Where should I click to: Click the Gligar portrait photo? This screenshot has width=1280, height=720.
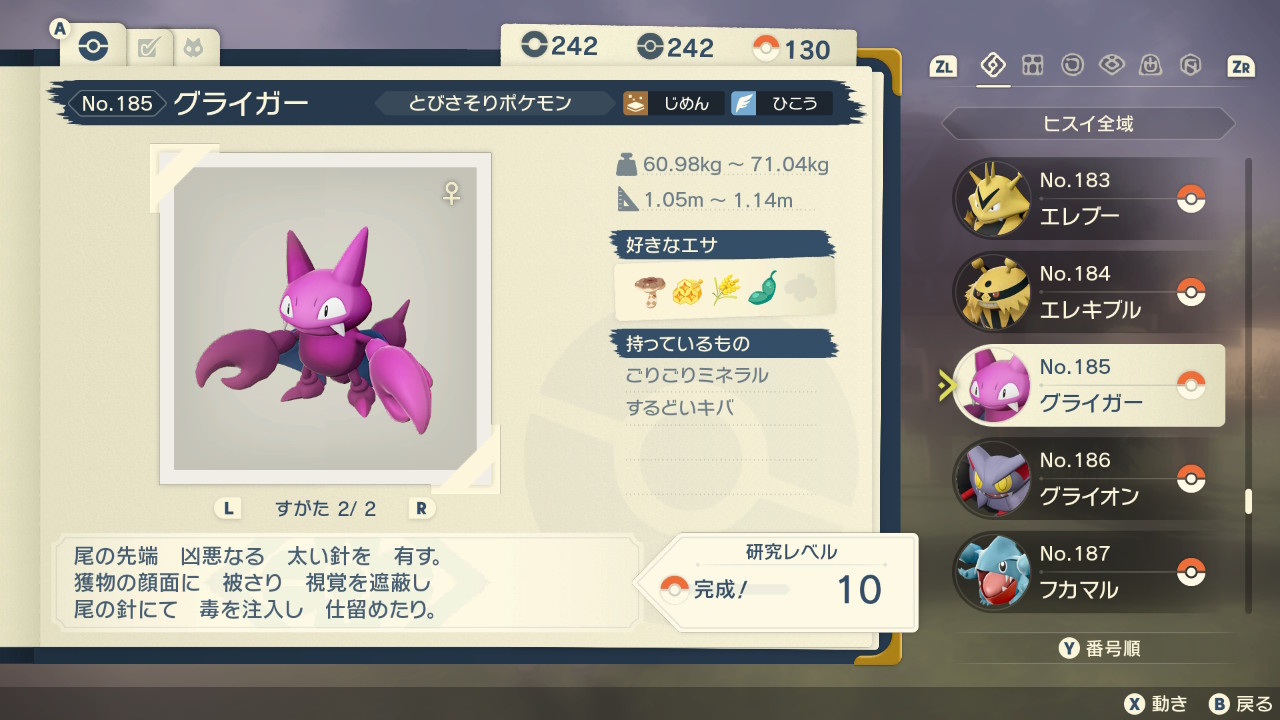[325, 318]
